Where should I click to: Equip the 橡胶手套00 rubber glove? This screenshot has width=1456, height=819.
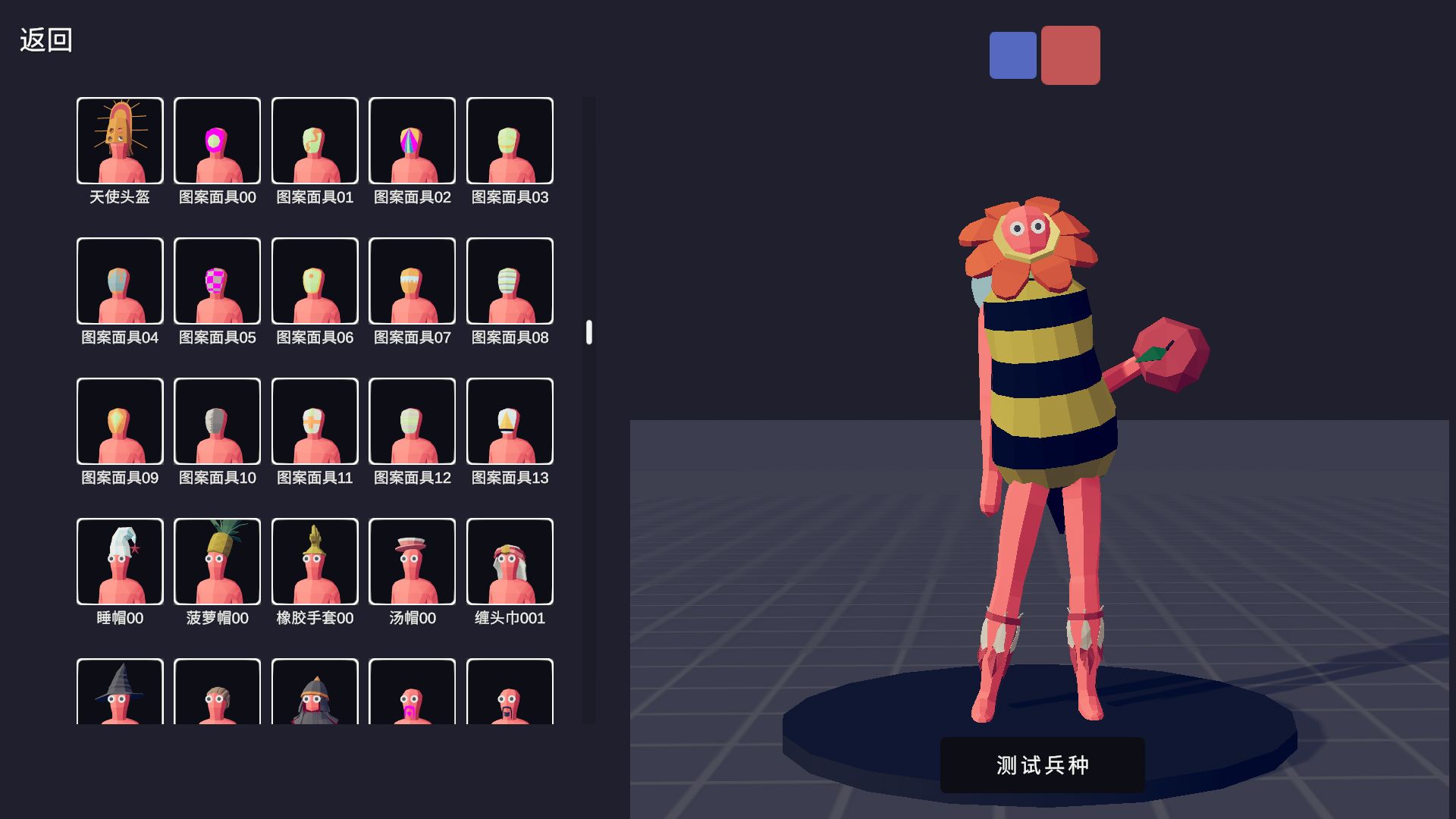pos(315,561)
